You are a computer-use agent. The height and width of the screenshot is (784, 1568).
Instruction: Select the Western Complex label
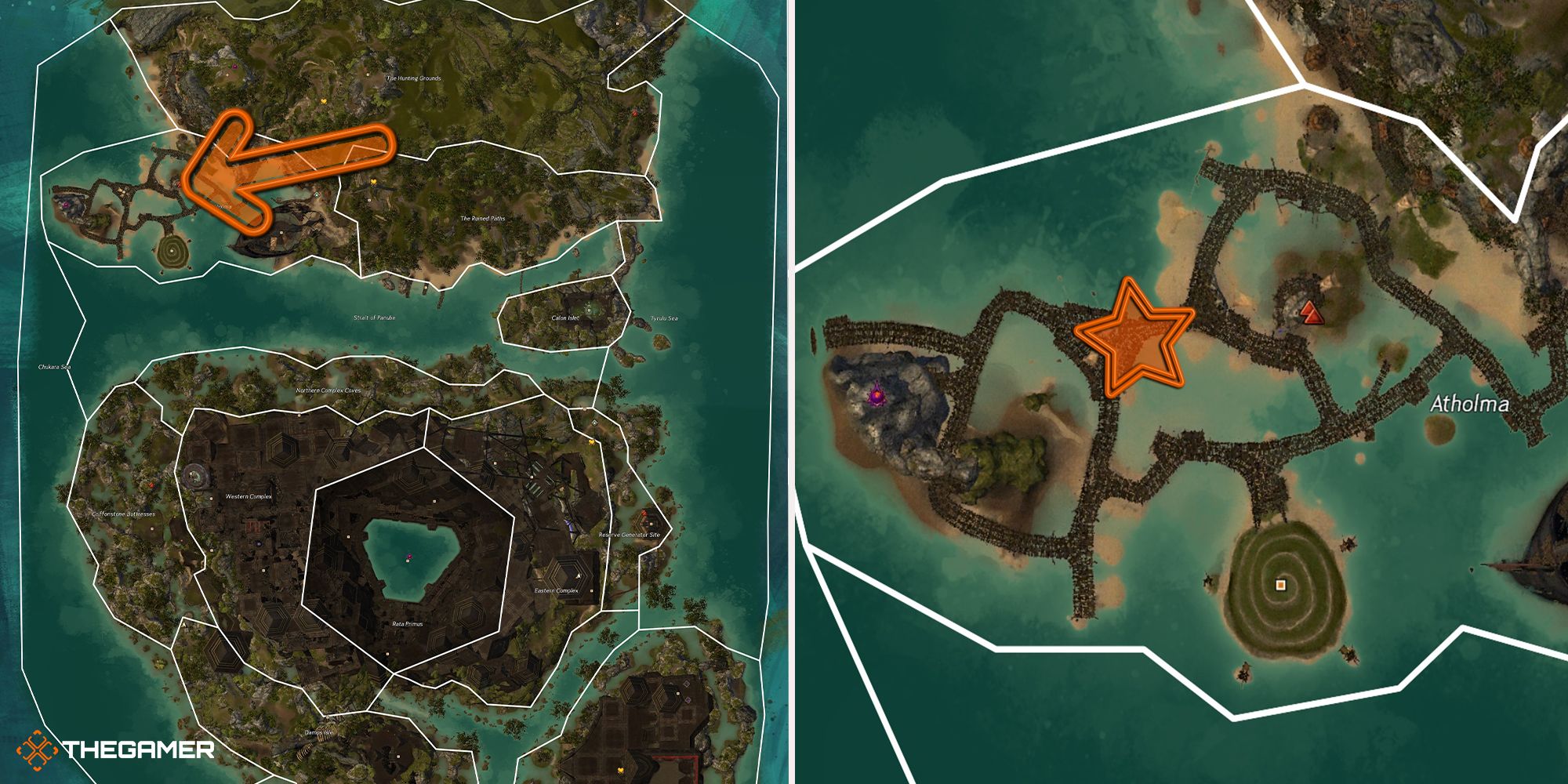point(248,496)
